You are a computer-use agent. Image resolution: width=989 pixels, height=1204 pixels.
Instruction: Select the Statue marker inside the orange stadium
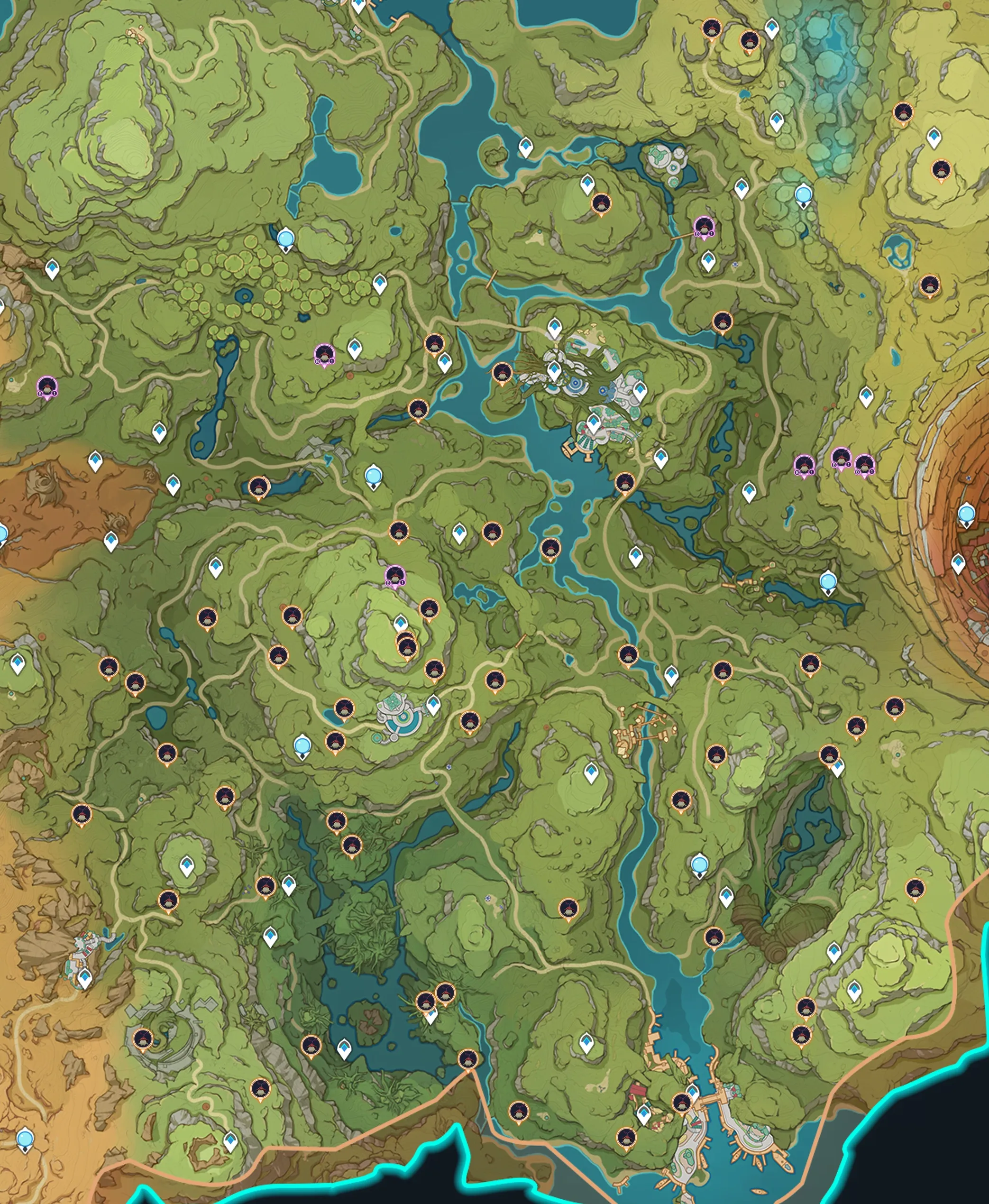(x=966, y=514)
